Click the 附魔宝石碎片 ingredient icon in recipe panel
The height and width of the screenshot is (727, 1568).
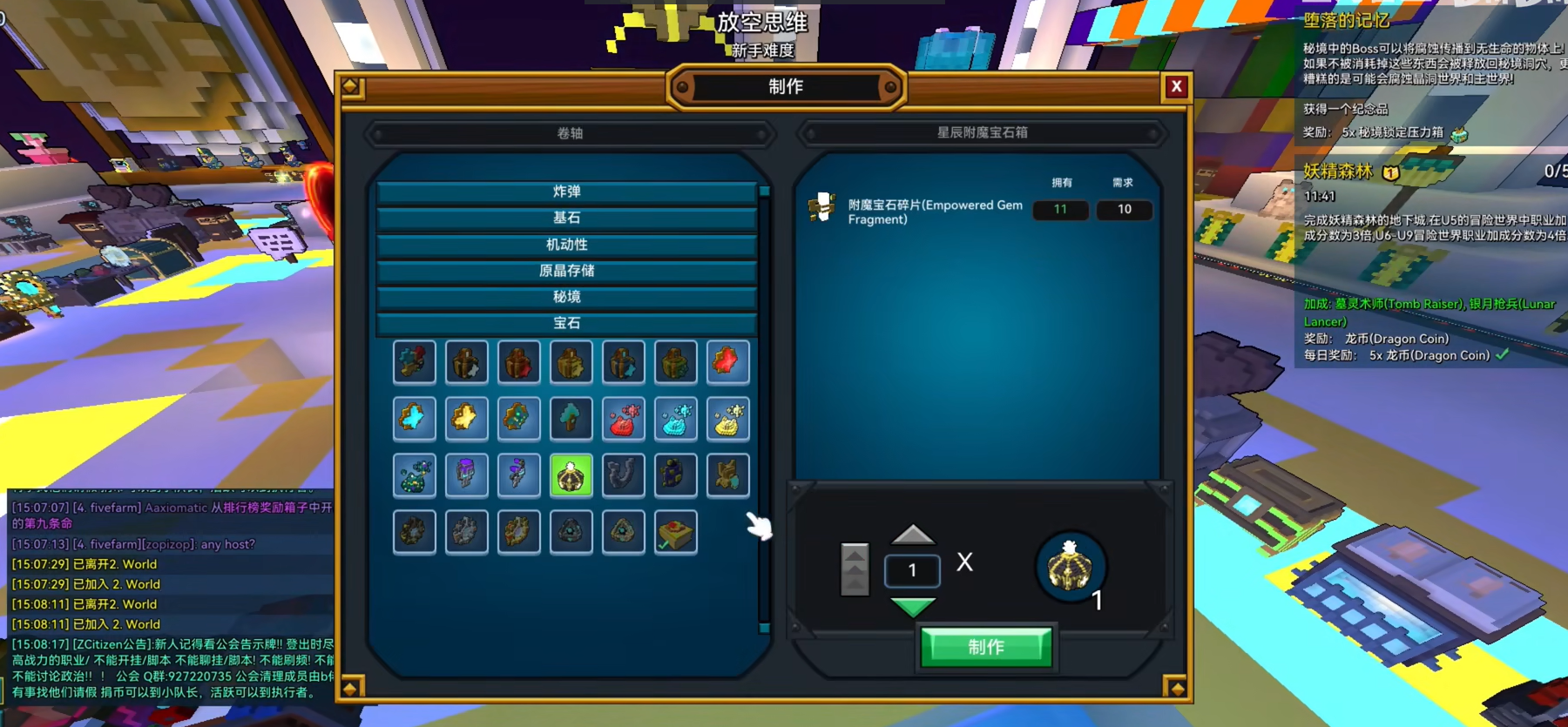point(821,209)
